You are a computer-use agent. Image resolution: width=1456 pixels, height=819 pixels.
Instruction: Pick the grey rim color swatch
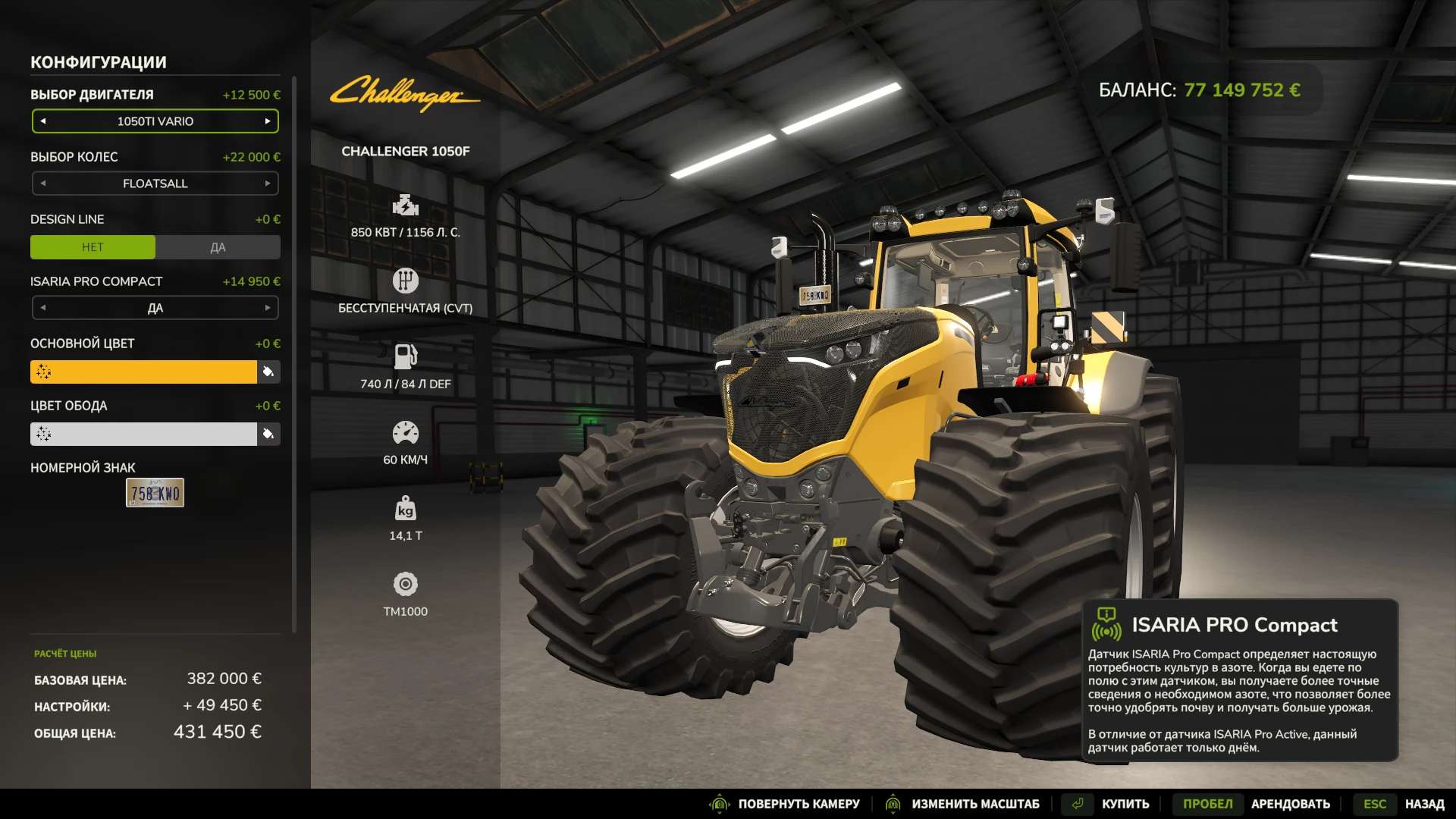click(144, 434)
